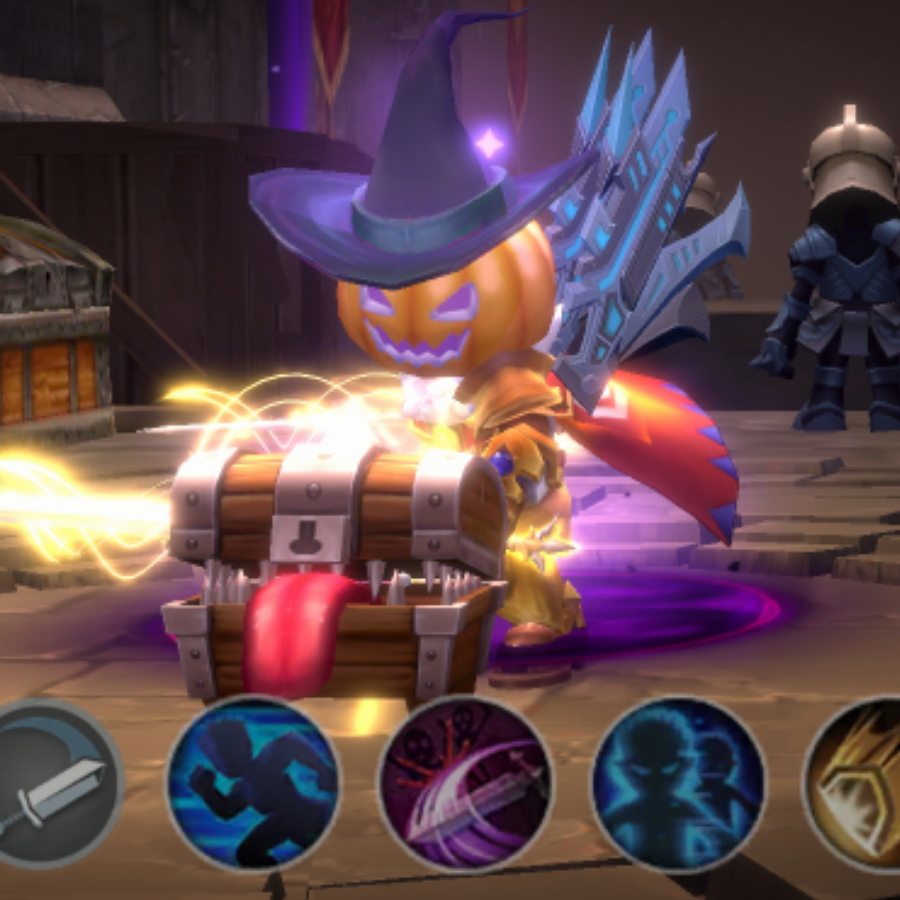Image resolution: width=900 pixels, height=900 pixels.
Task: Activate the blue running dash ability
Action: [254, 783]
